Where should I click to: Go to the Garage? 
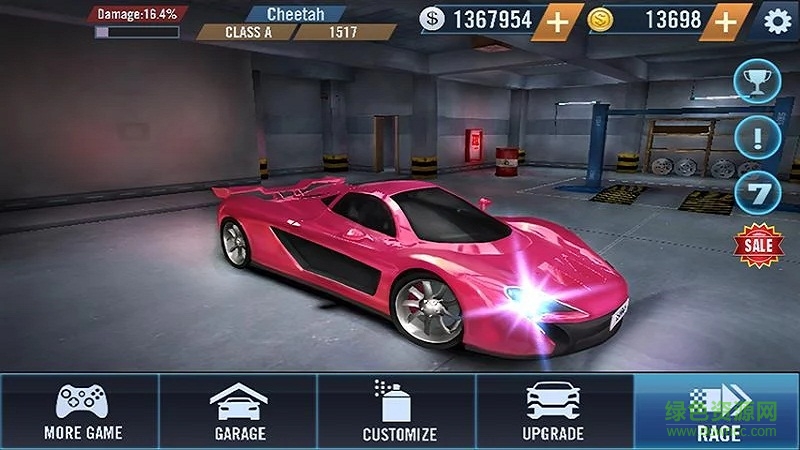(239, 411)
